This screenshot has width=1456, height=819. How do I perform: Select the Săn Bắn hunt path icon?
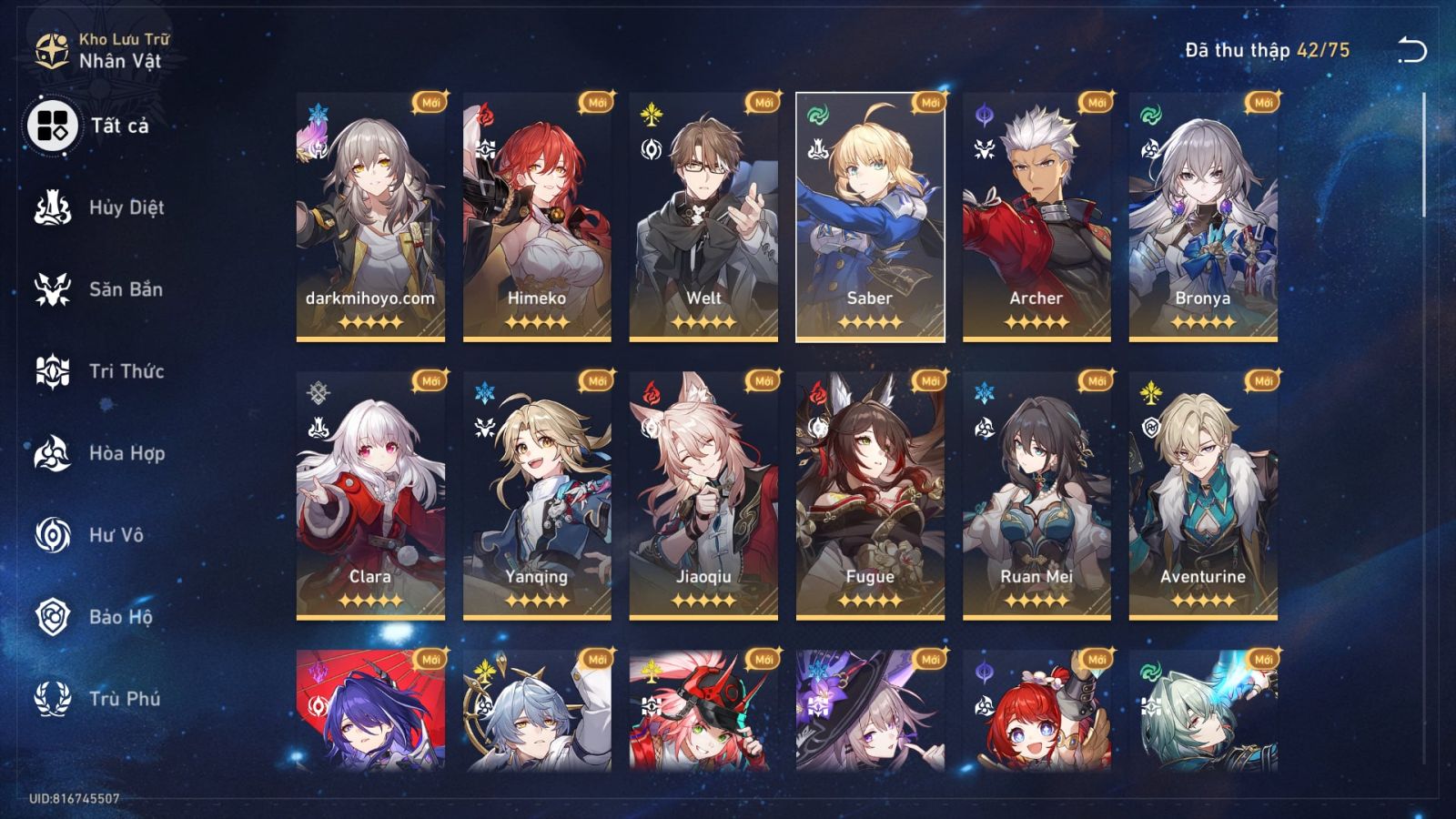tap(55, 288)
